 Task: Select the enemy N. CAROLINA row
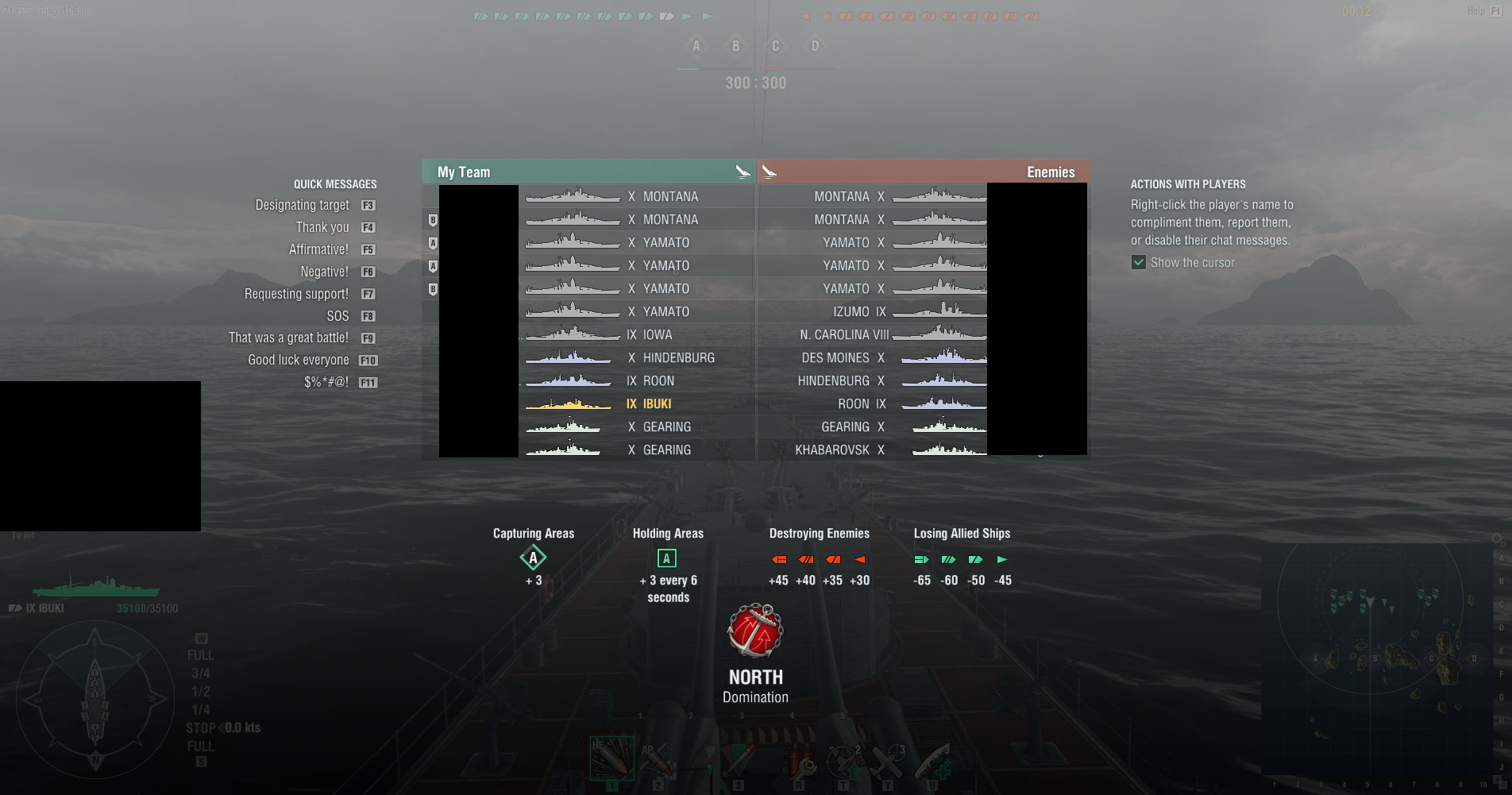click(874, 335)
